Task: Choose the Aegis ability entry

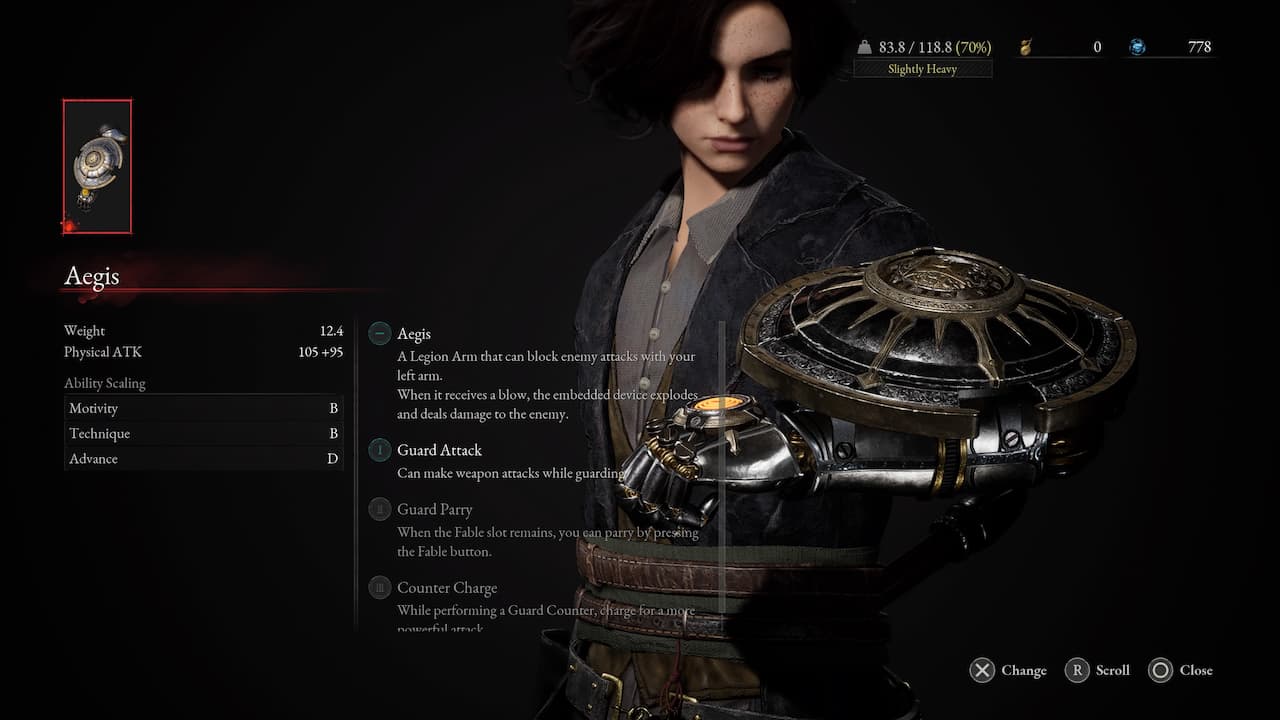Action: (x=414, y=334)
